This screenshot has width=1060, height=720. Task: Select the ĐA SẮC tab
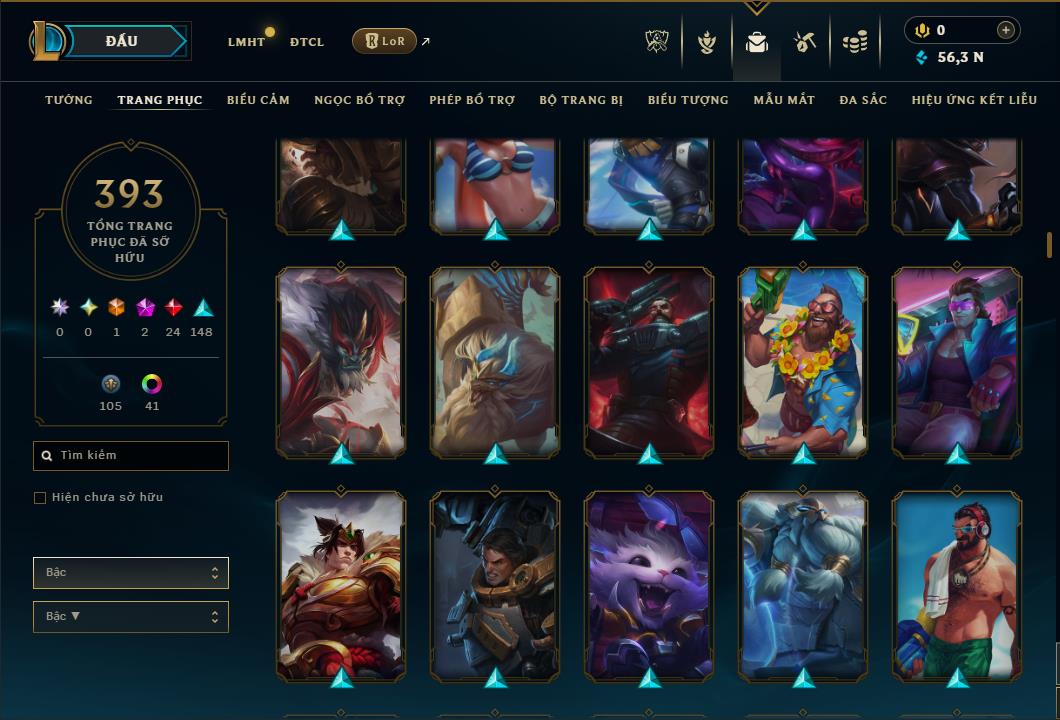[x=863, y=100]
